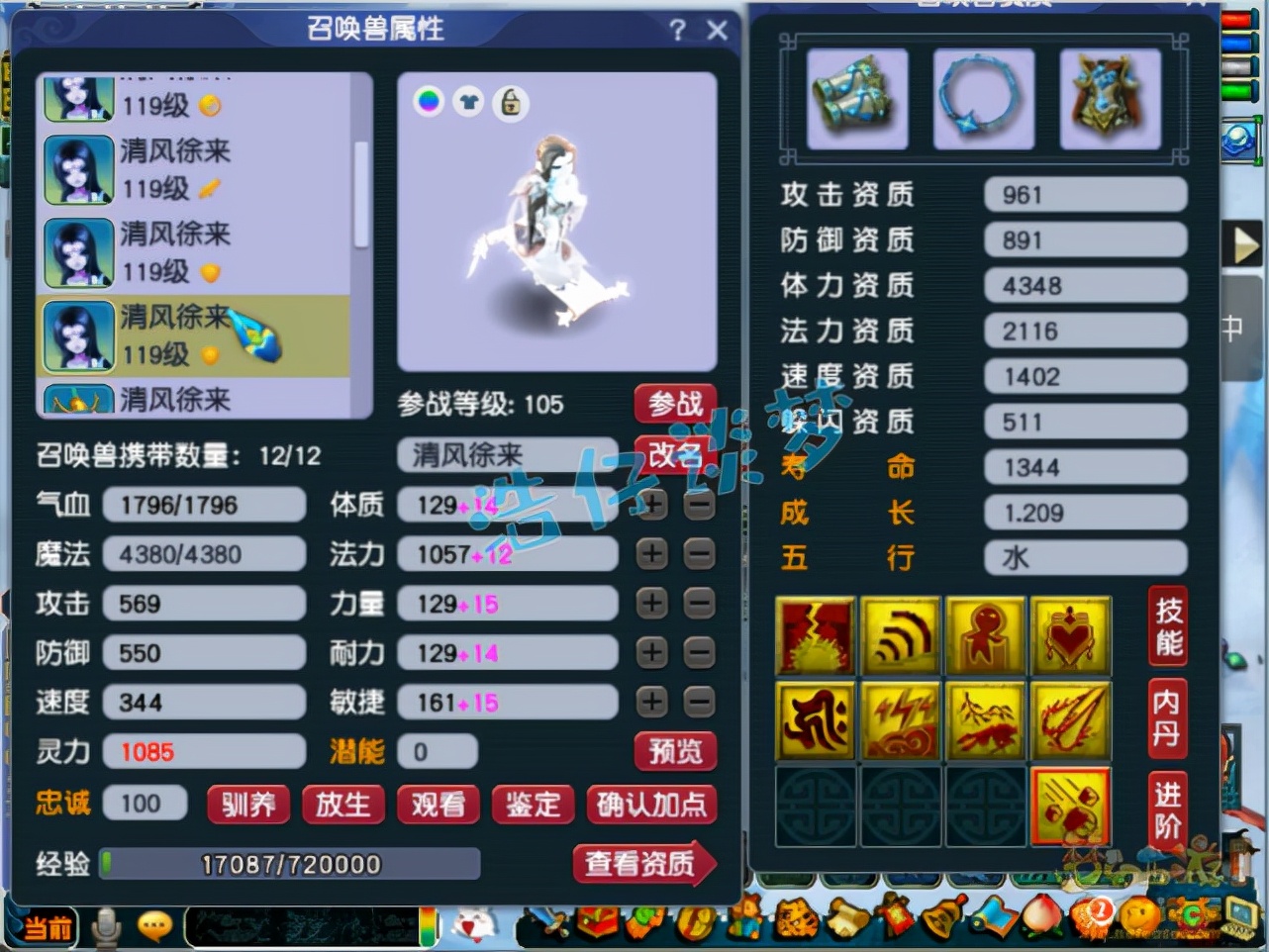Select the cracked-earth skill icon in skill grid

click(814, 634)
